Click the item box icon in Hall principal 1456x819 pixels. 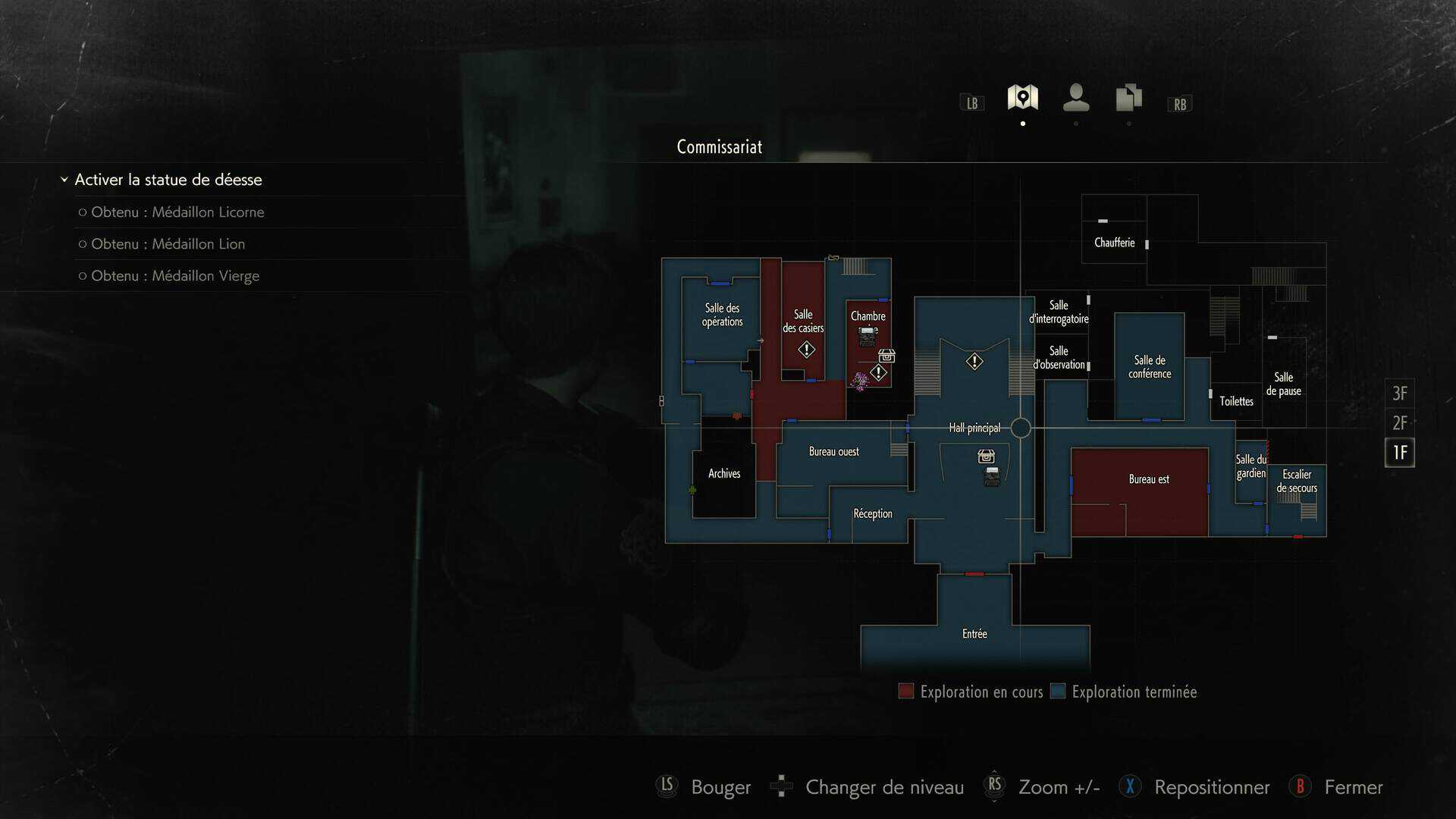[986, 457]
